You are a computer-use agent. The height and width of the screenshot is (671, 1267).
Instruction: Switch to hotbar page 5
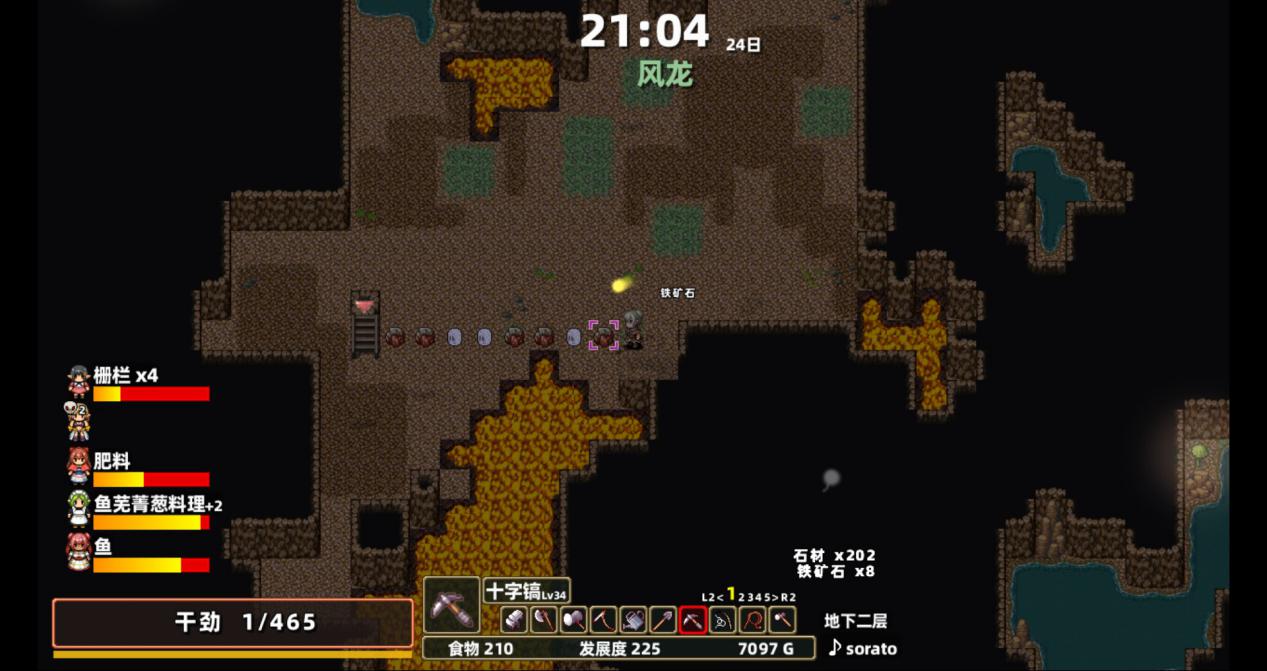click(x=767, y=597)
